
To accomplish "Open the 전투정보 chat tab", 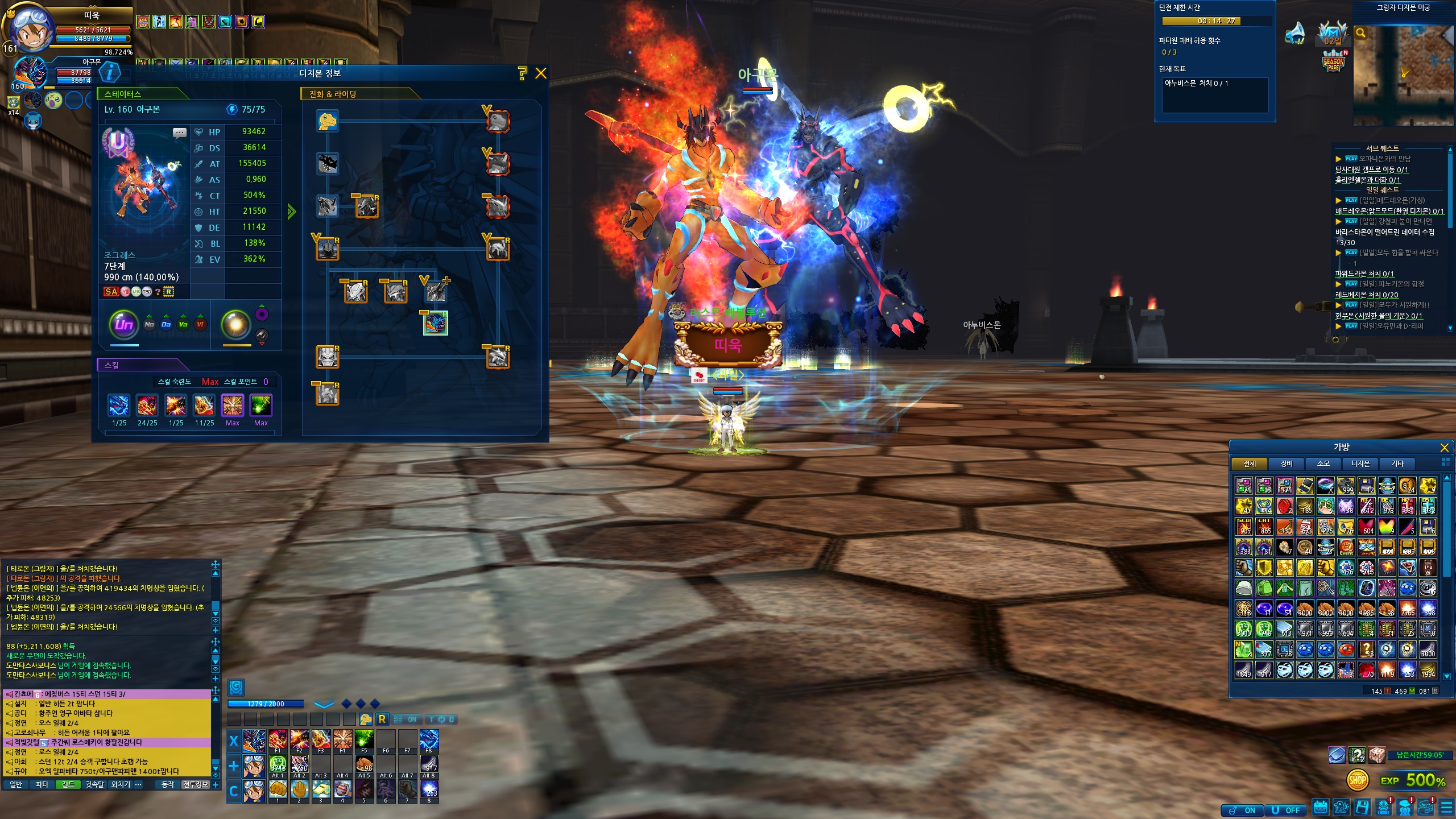I will coord(196,784).
